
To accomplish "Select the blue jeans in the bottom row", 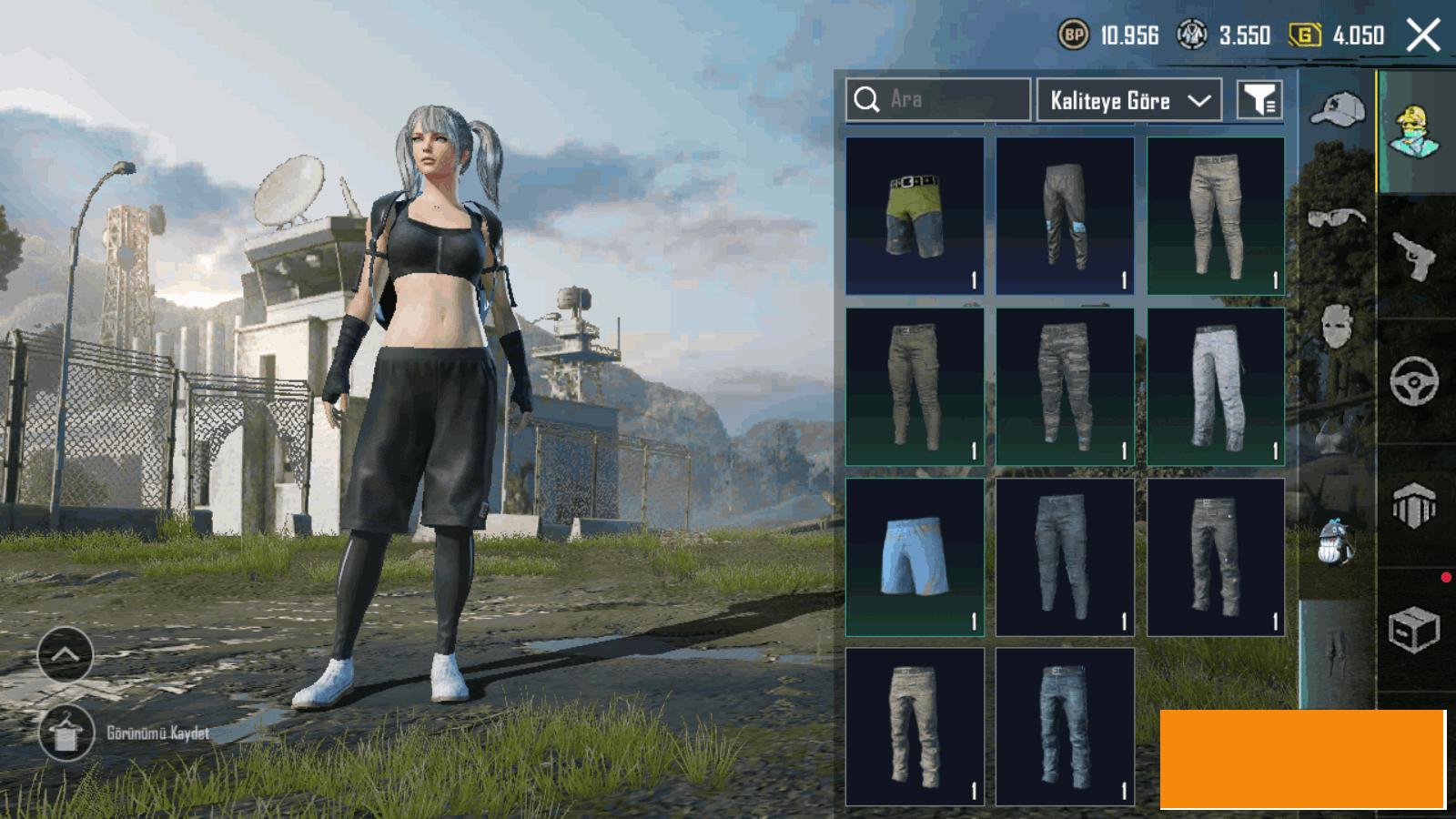I will (1065, 727).
